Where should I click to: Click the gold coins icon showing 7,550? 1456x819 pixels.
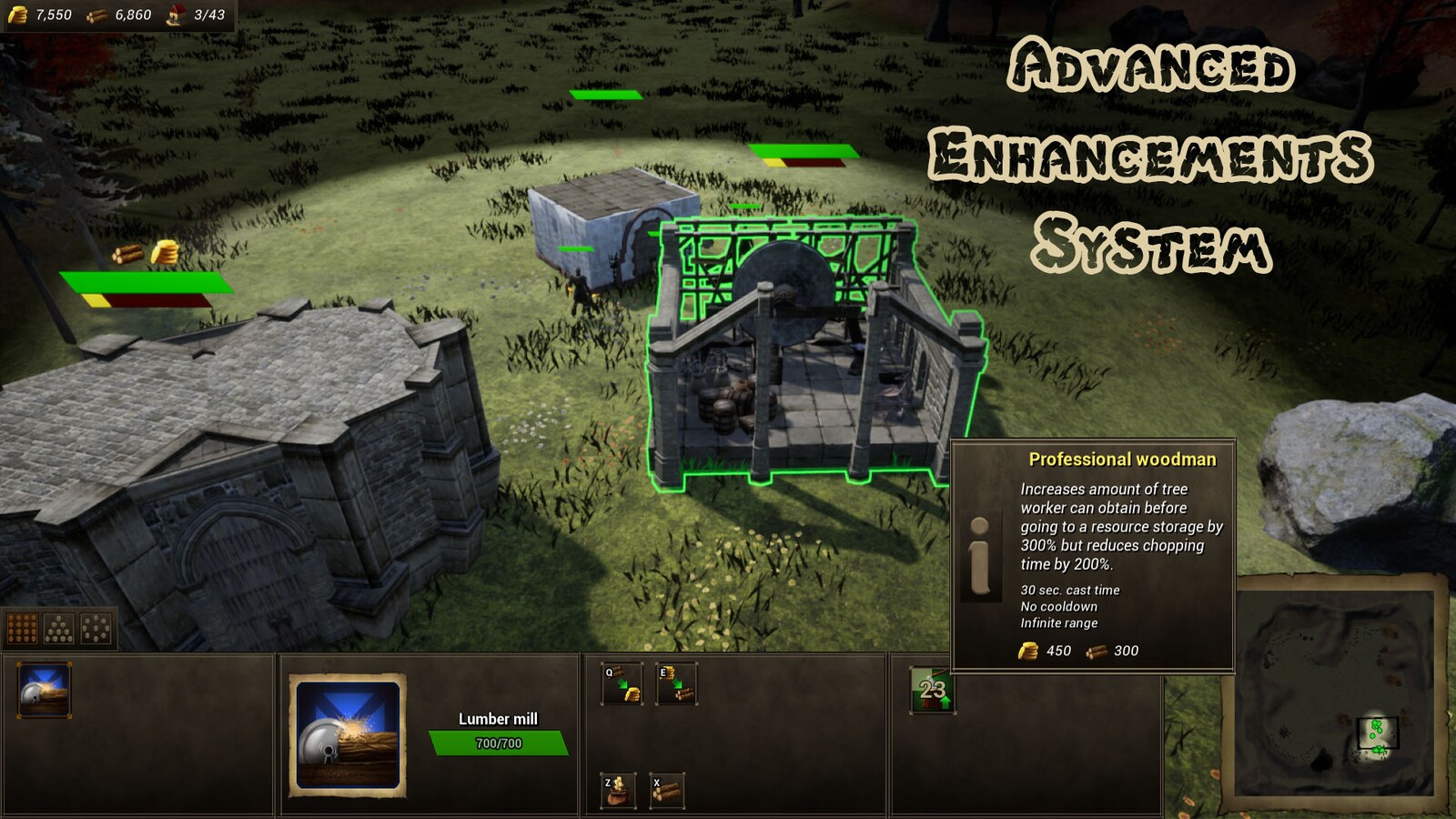point(19,15)
